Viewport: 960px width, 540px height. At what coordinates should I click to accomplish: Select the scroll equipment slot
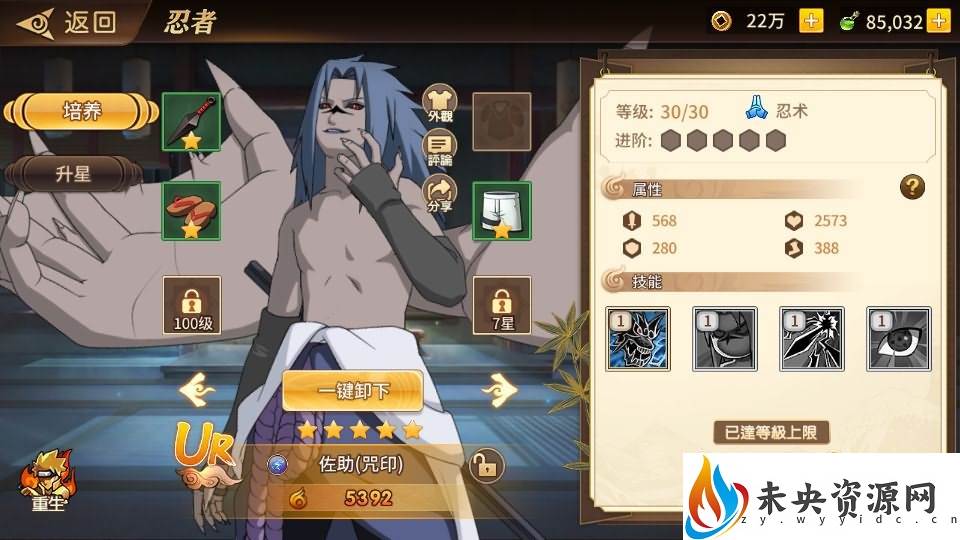tap(191, 210)
